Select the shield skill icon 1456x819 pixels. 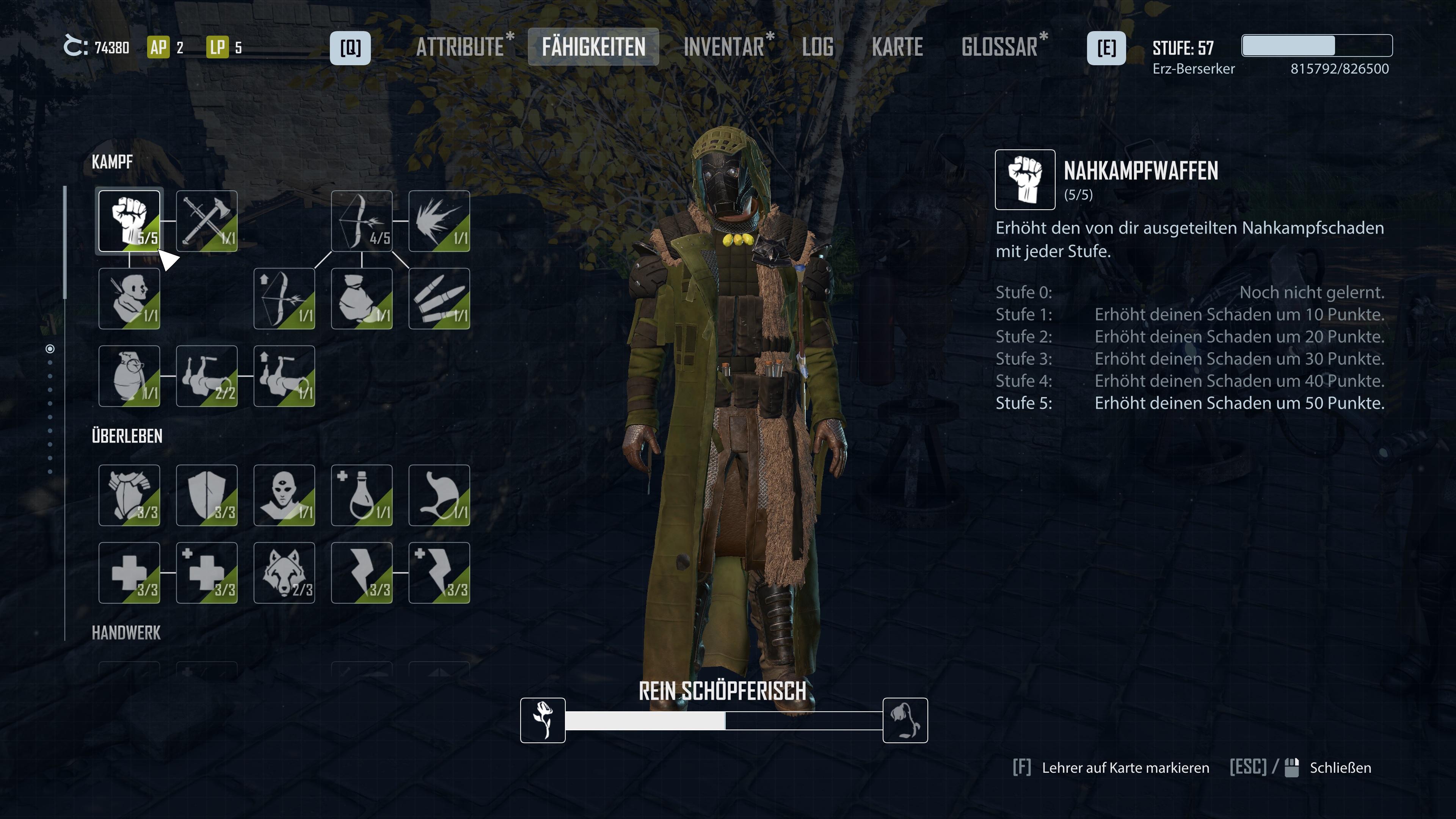click(x=206, y=495)
